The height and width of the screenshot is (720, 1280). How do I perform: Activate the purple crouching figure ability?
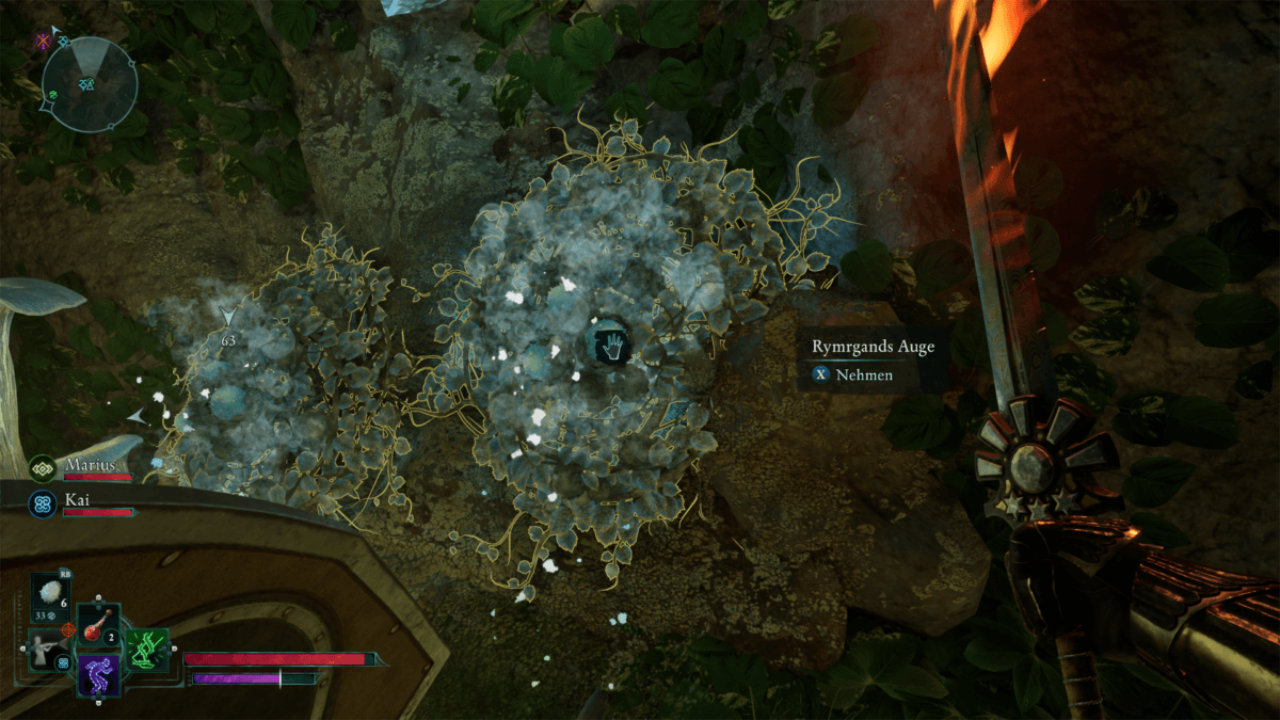pos(100,674)
